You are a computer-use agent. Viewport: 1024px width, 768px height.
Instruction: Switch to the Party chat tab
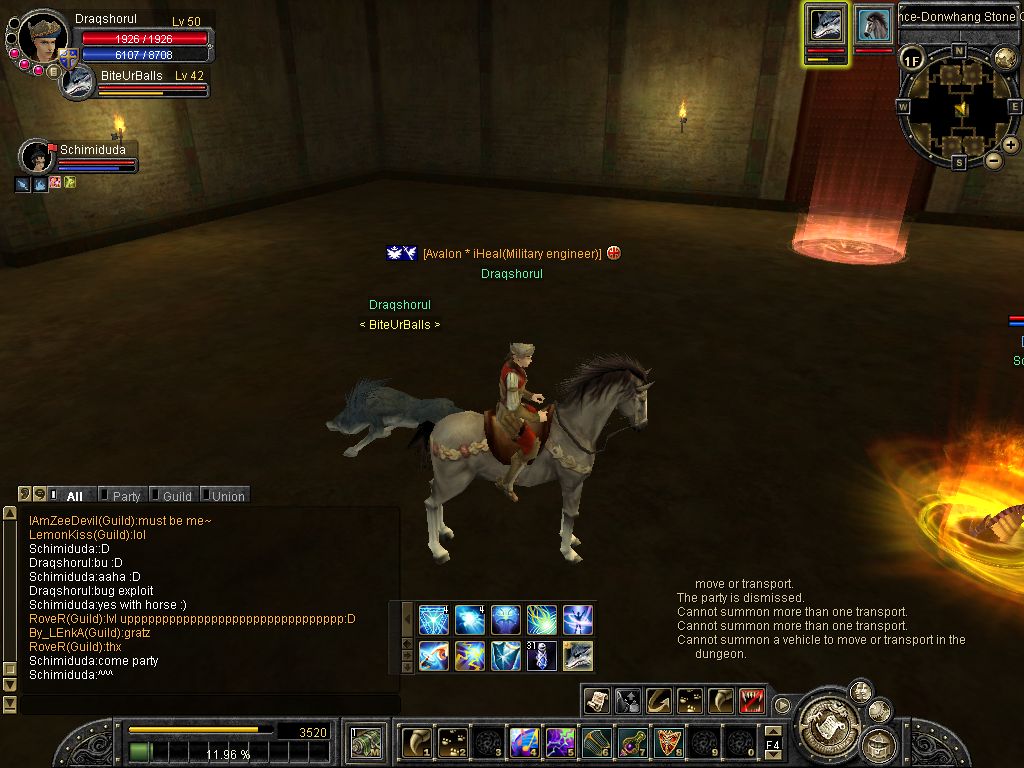(126, 496)
